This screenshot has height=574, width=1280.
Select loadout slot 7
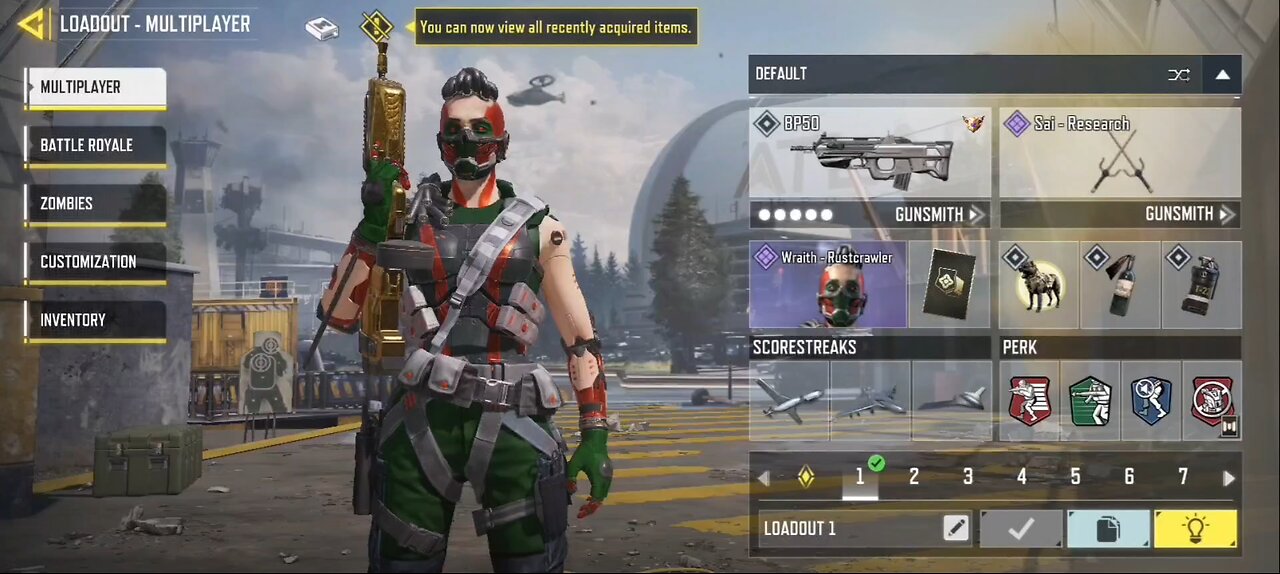pos(1183,477)
